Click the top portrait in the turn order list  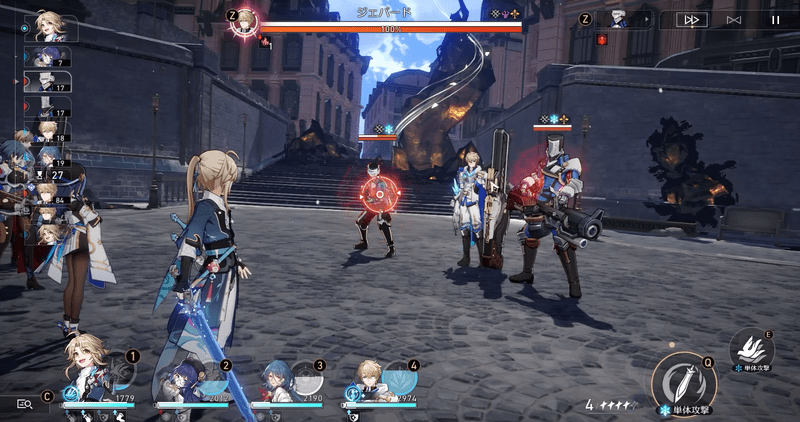[x=50, y=24]
